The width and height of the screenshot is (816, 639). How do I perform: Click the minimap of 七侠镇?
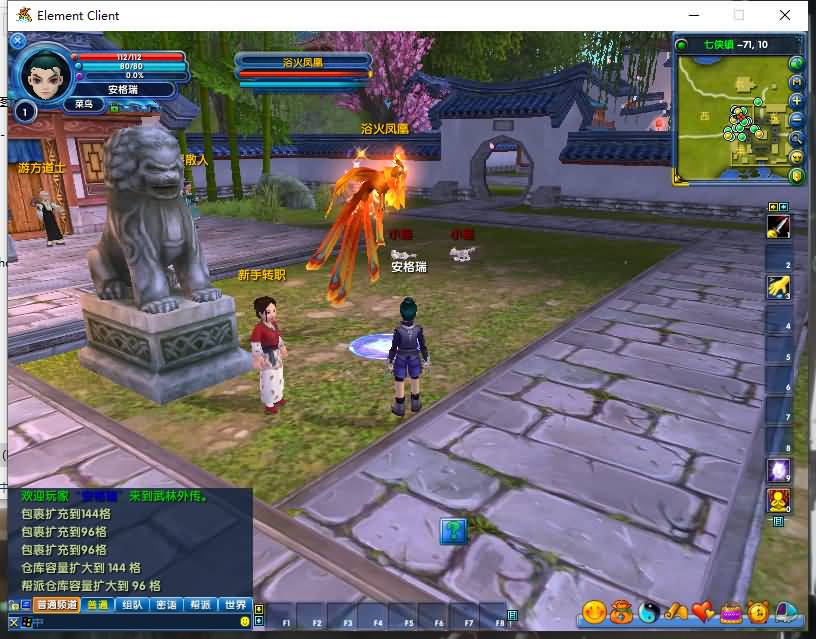click(x=730, y=118)
